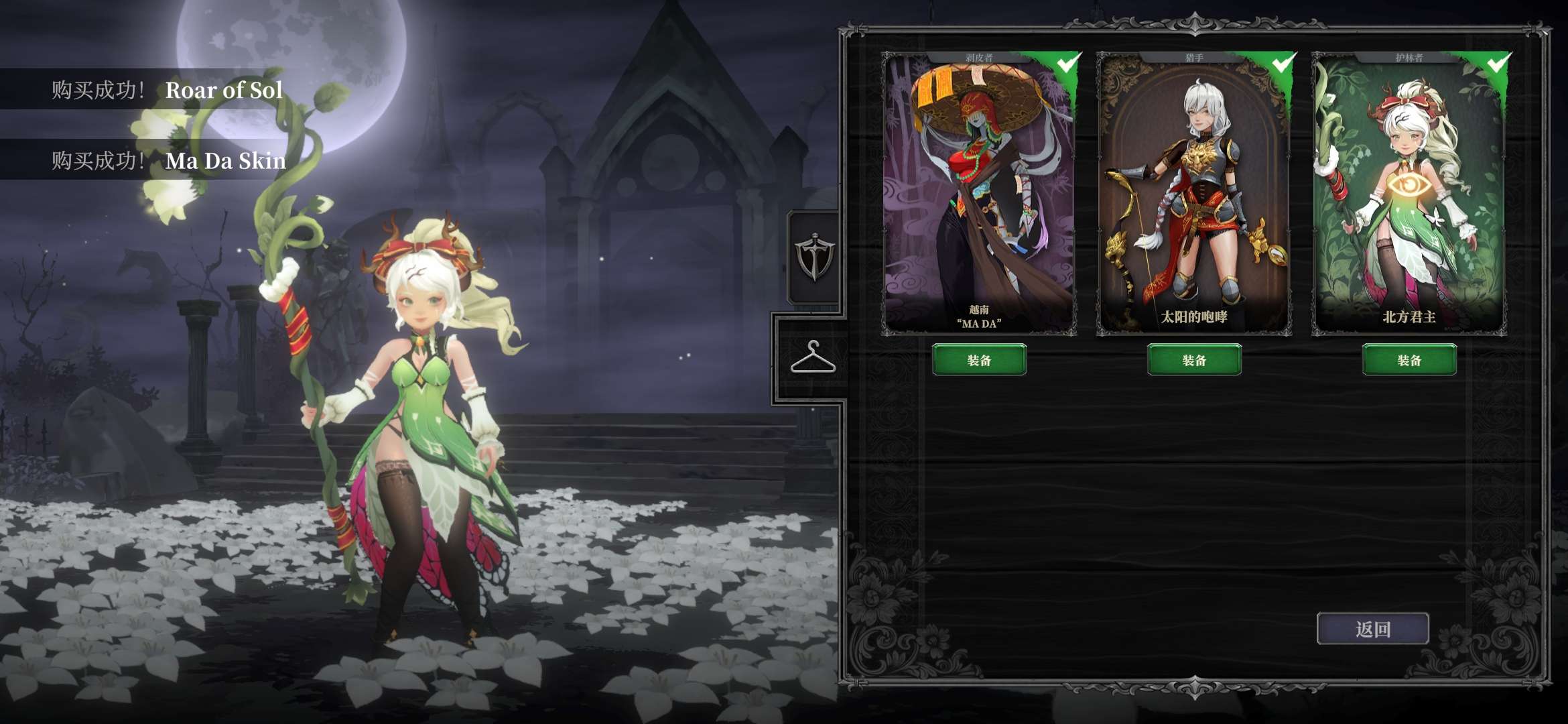Choose the 太阳的咆哮 skin card
Viewport: 1568px width, 724px height.
(x=1194, y=193)
